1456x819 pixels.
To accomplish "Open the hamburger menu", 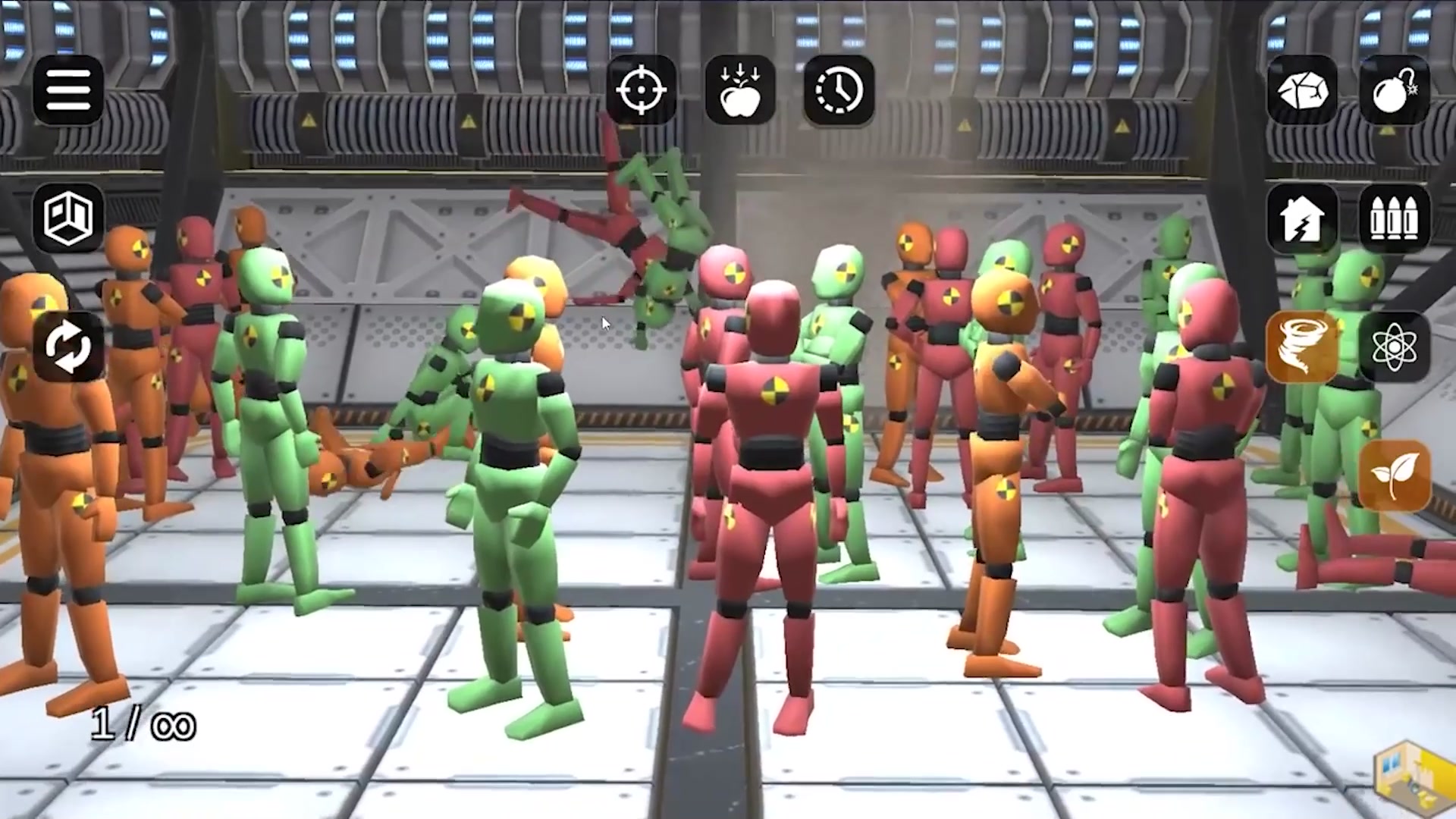I will pos(68,90).
